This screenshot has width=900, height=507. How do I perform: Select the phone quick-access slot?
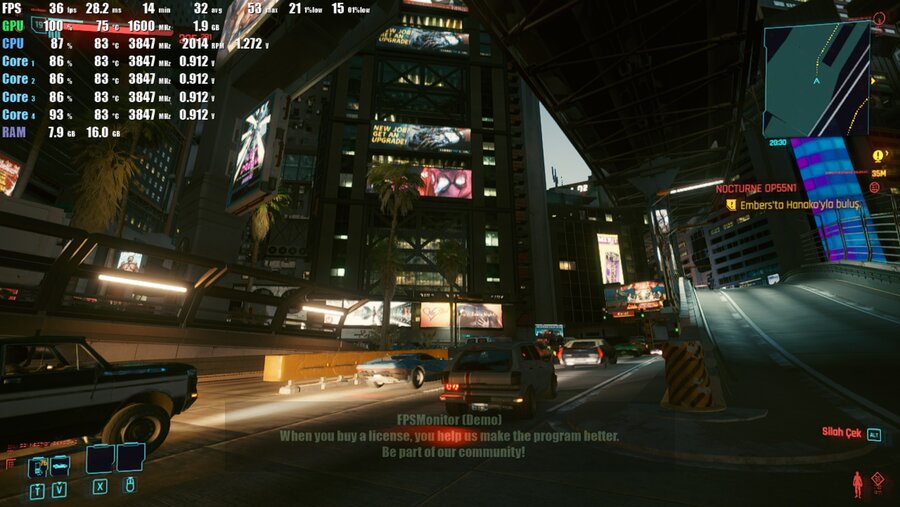(x=37, y=466)
